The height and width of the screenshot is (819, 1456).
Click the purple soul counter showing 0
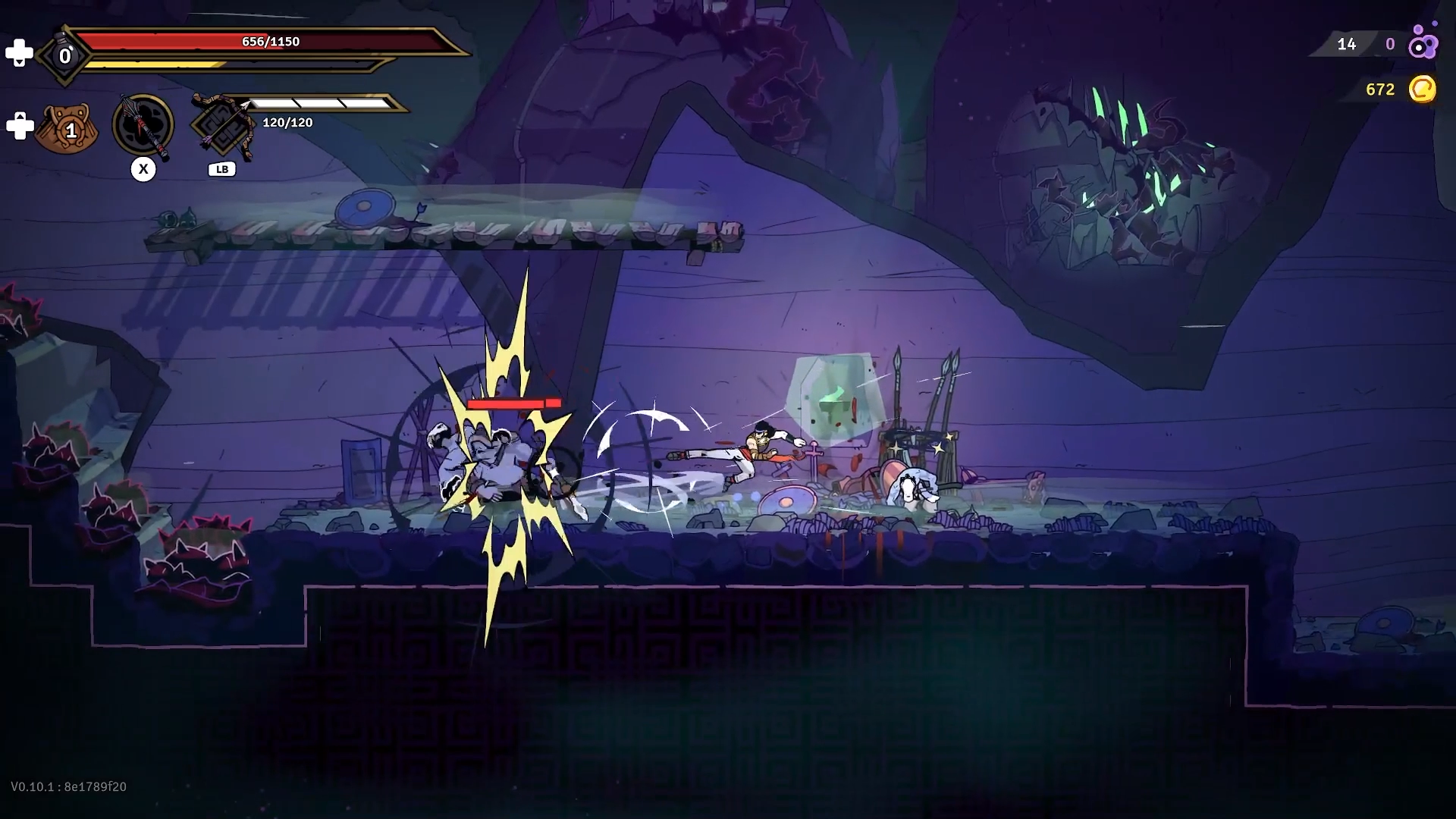point(1392,44)
